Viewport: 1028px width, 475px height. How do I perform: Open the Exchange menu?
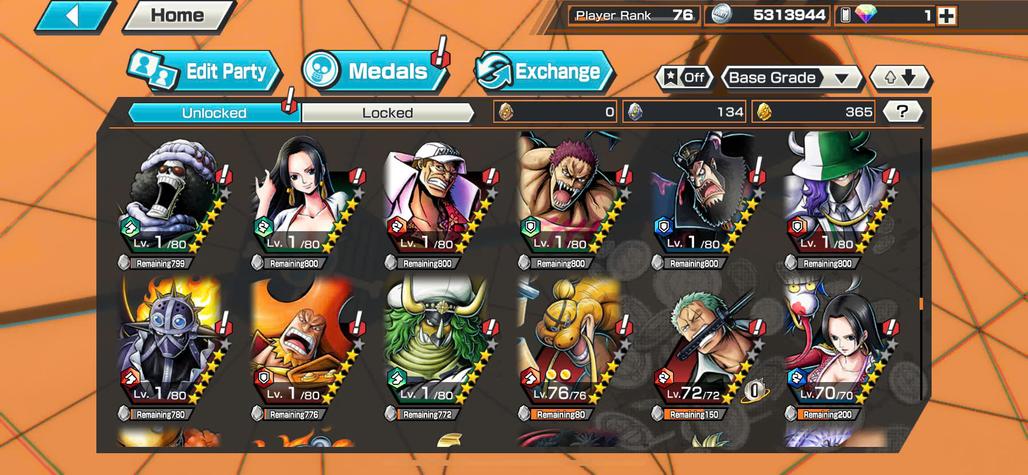pos(543,71)
